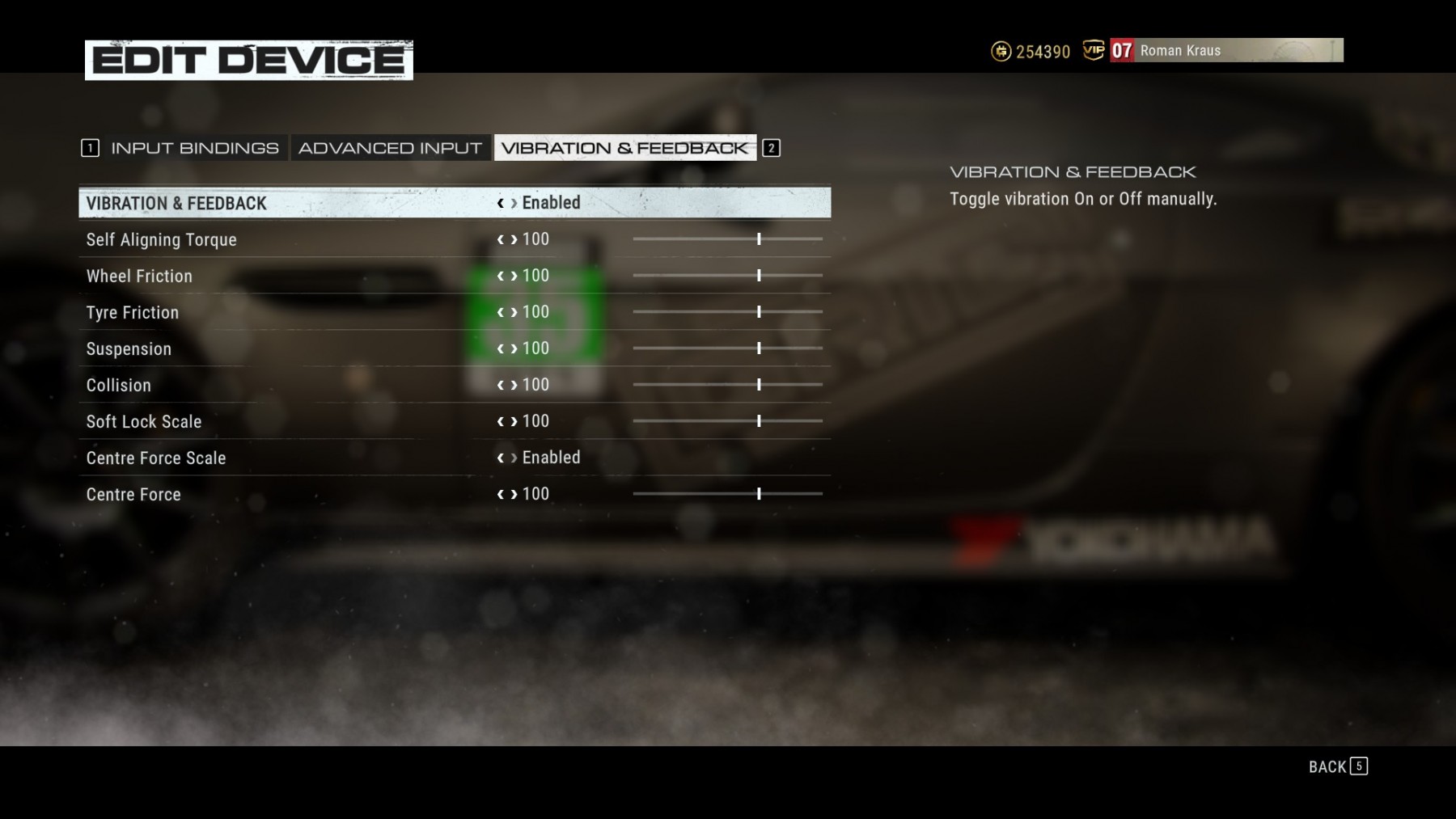Raise Suspension value with right arrow
Image resolution: width=1456 pixels, height=819 pixels.
[514, 348]
